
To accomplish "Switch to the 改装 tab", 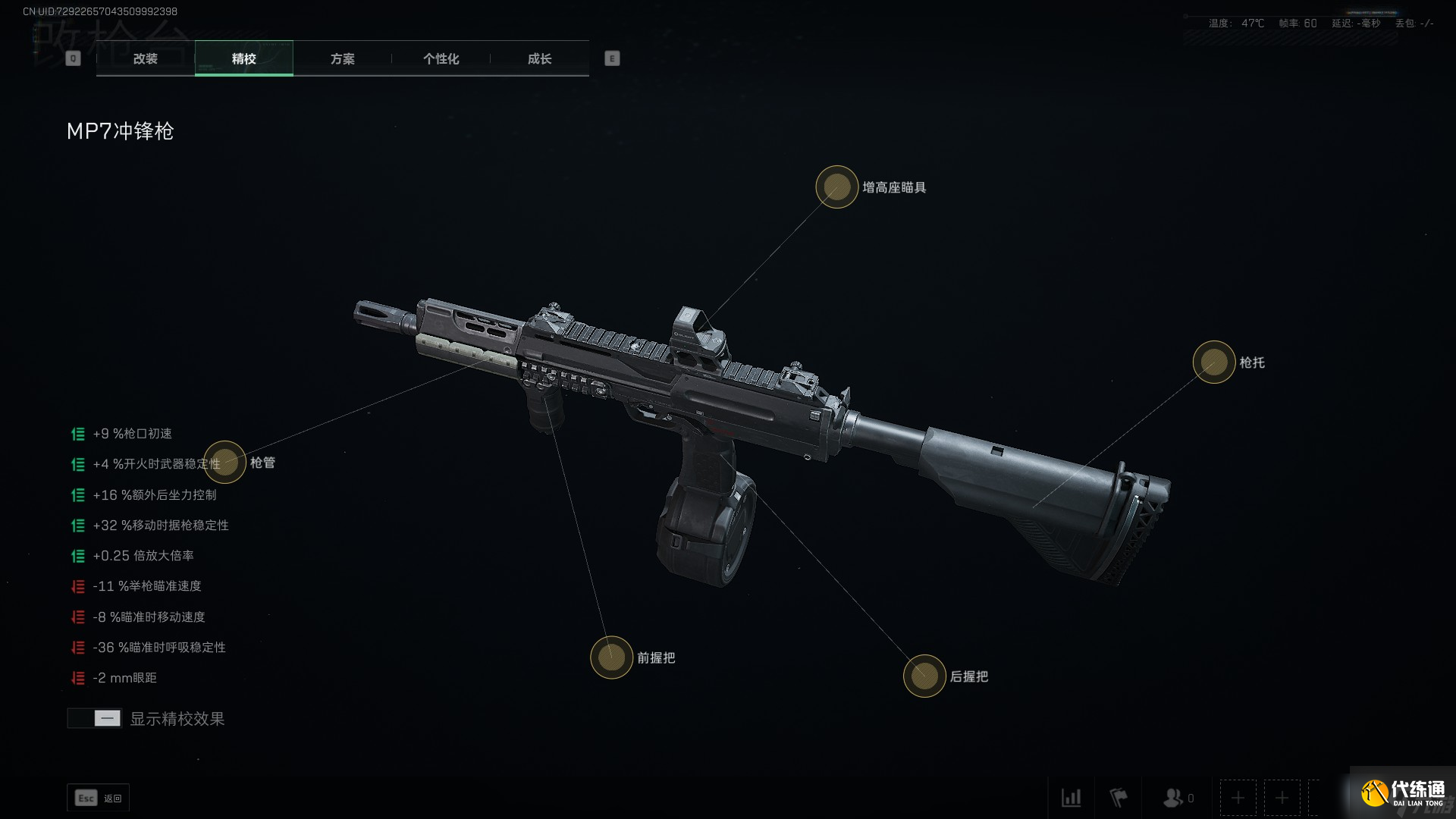I will coord(145,58).
